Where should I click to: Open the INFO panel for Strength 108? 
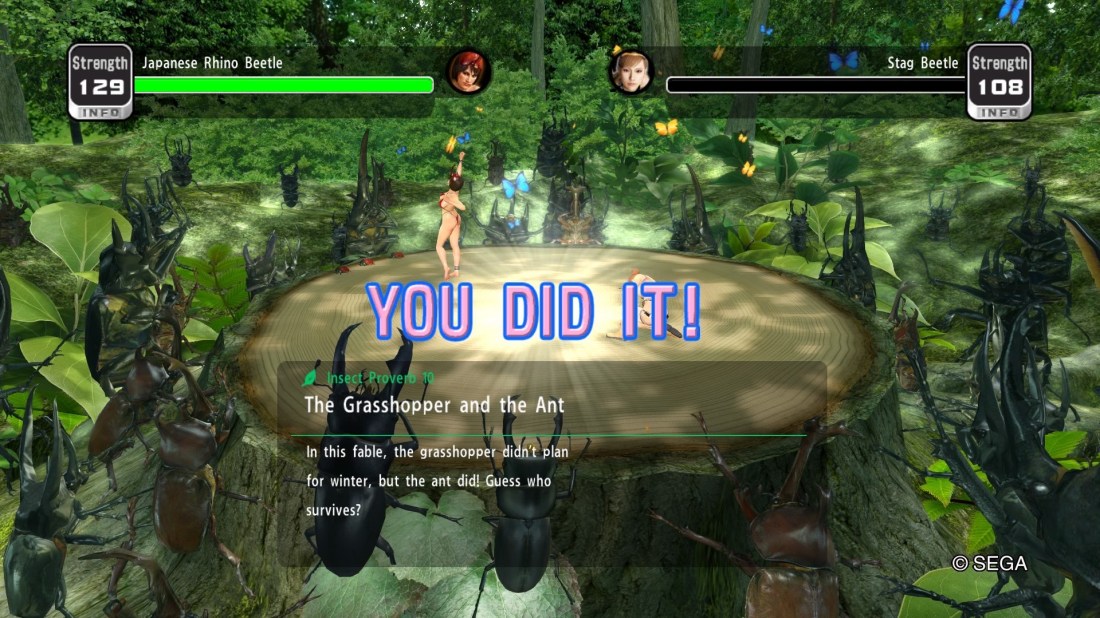999,113
